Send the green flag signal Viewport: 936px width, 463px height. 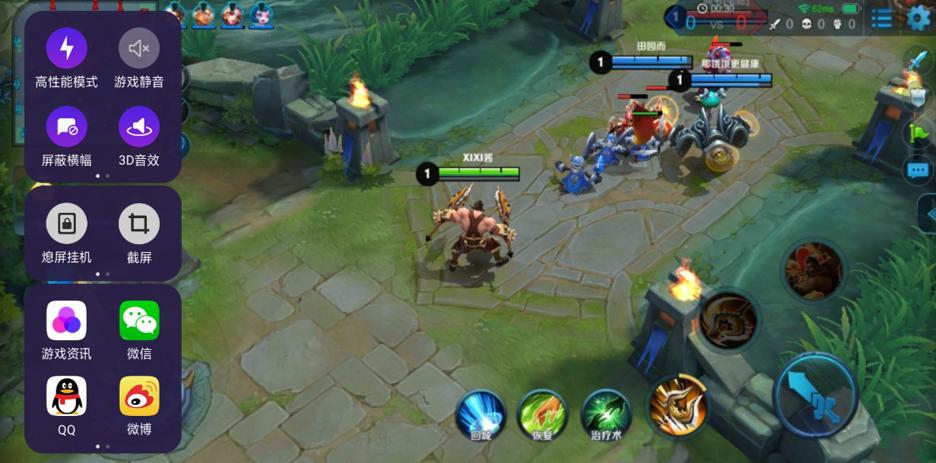point(917,132)
